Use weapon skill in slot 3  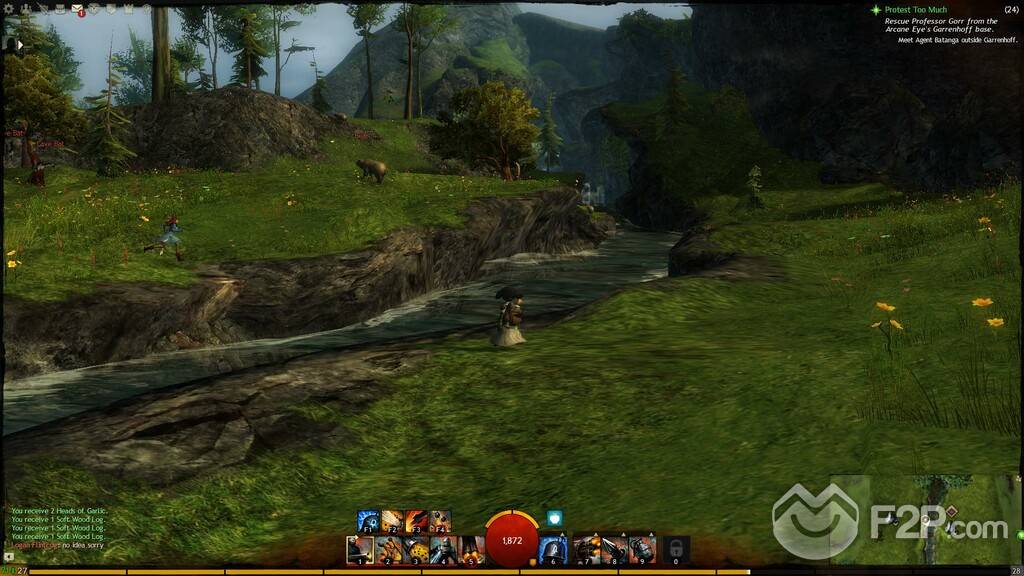point(415,549)
